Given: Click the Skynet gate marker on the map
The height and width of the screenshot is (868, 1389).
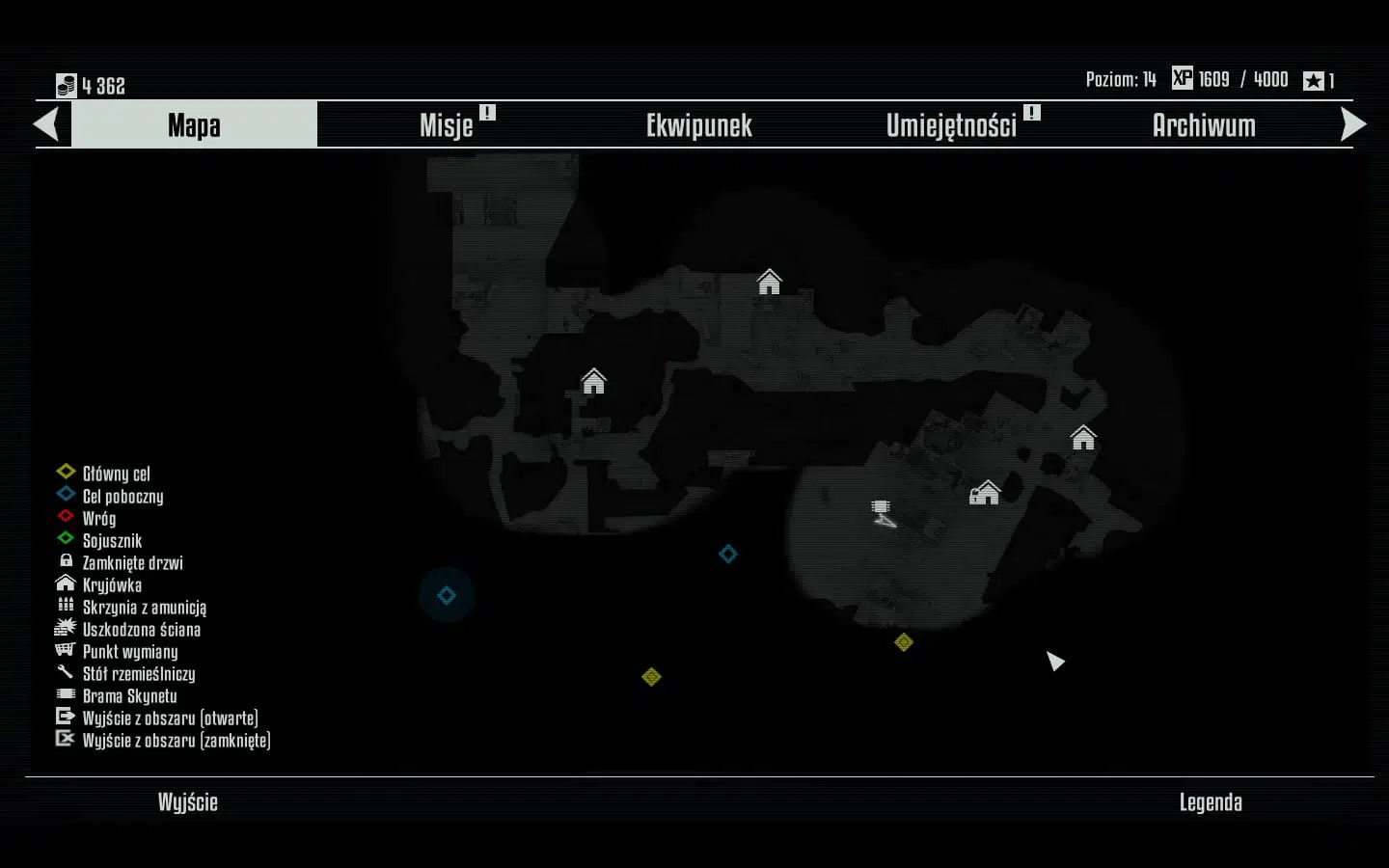Looking at the screenshot, I should 881,506.
